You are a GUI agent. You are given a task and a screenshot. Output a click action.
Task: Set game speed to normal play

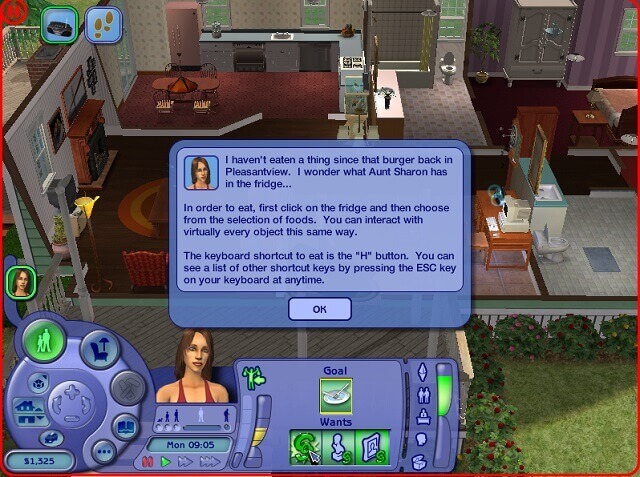pyautogui.click(x=165, y=462)
